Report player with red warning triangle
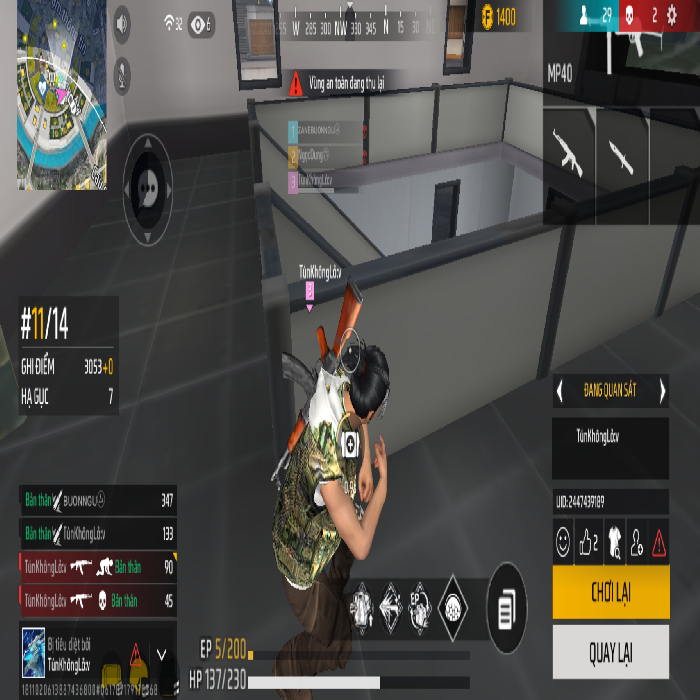The height and width of the screenshot is (700, 700). click(660, 543)
